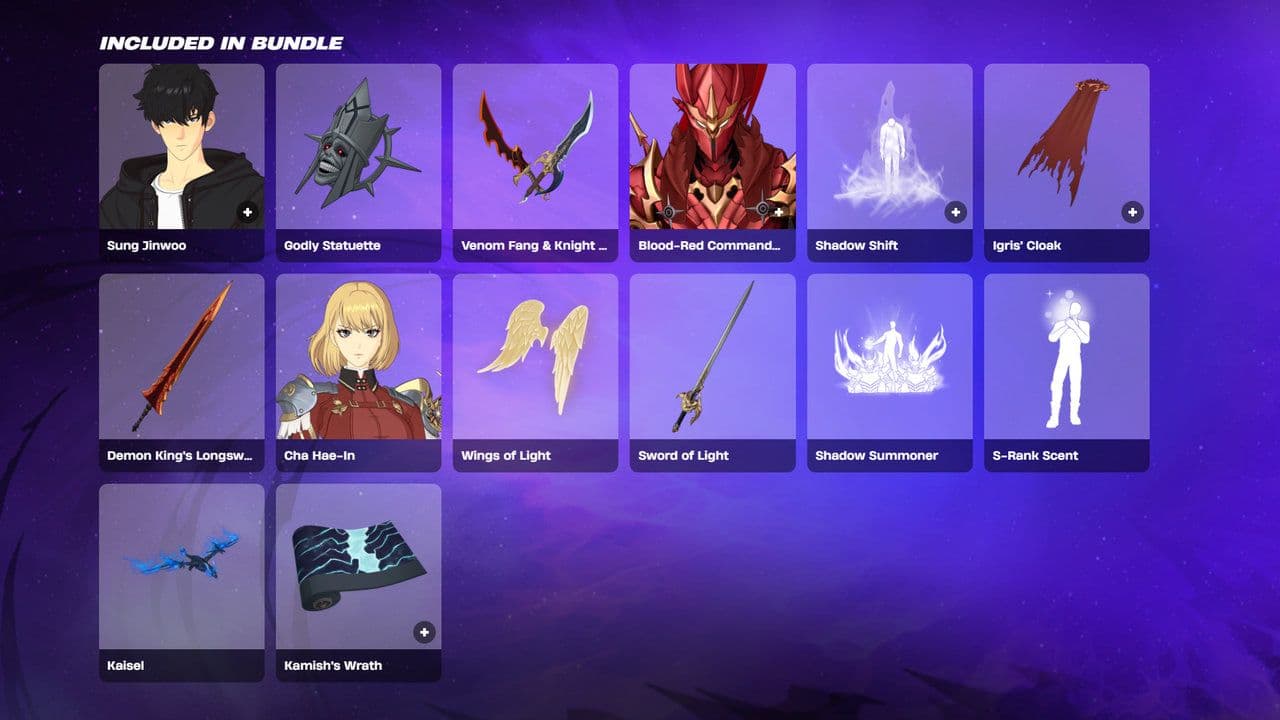Expand styles on Kamish's Wrath wrap
This screenshot has height=720, width=1280.
(x=425, y=632)
